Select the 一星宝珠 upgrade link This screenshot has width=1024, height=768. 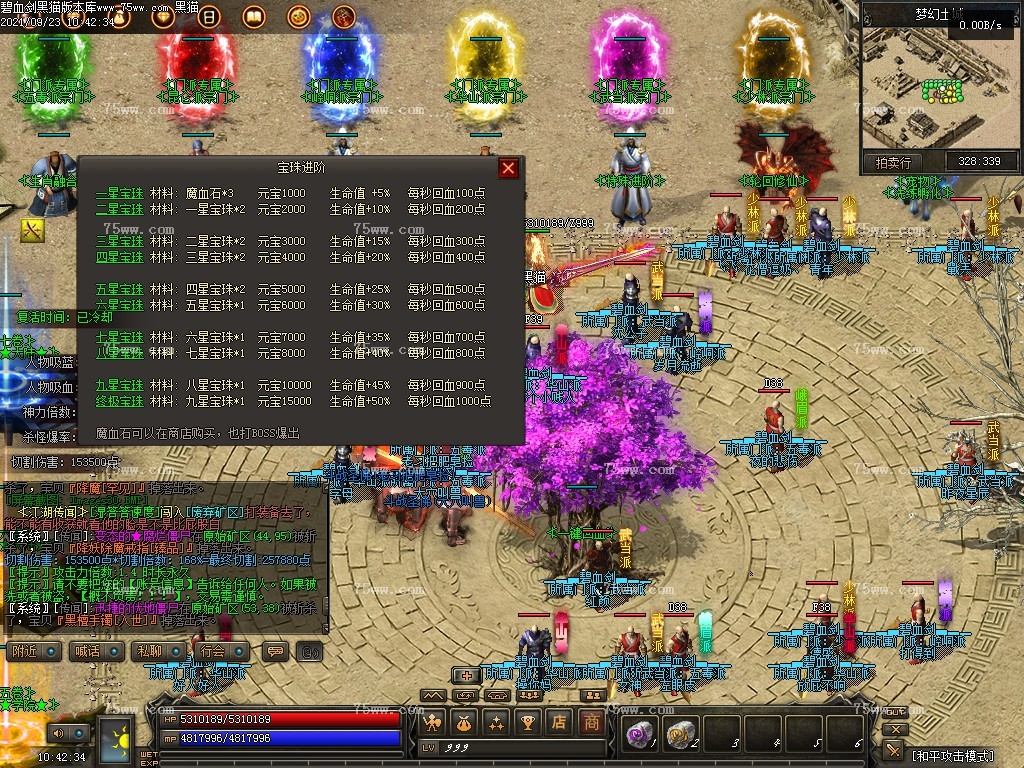coord(120,193)
